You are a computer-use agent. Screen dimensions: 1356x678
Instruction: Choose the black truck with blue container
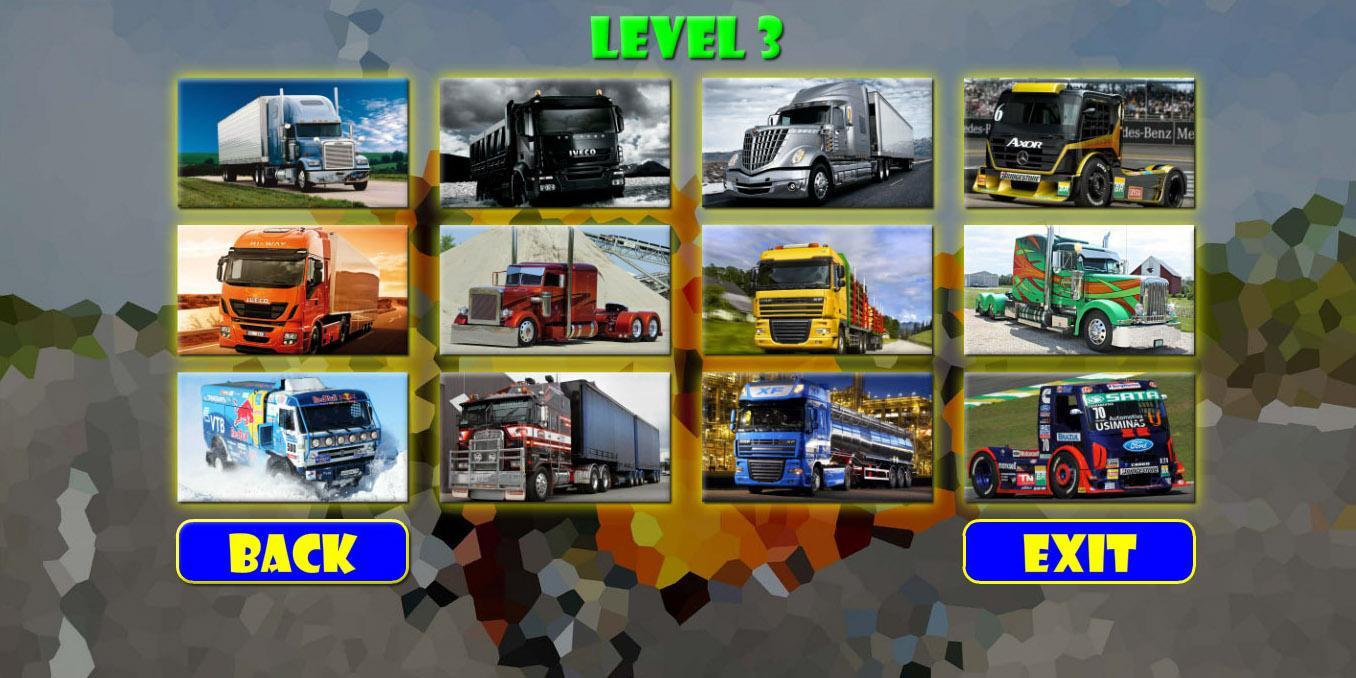click(x=555, y=437)
